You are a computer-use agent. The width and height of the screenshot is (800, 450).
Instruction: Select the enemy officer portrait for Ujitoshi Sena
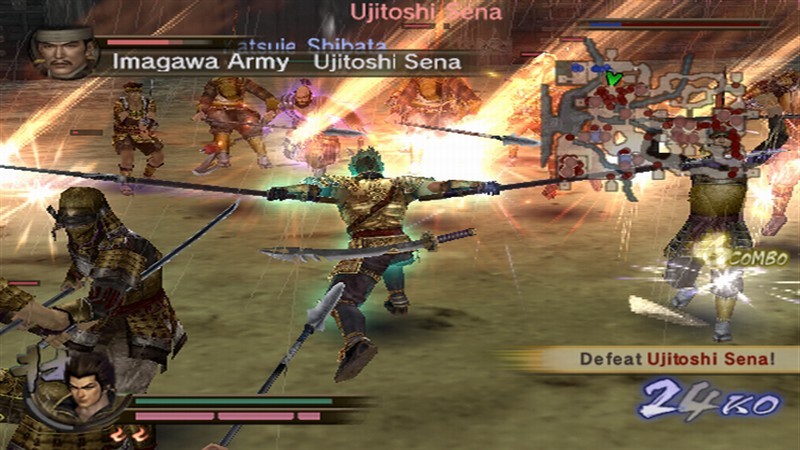62,53
